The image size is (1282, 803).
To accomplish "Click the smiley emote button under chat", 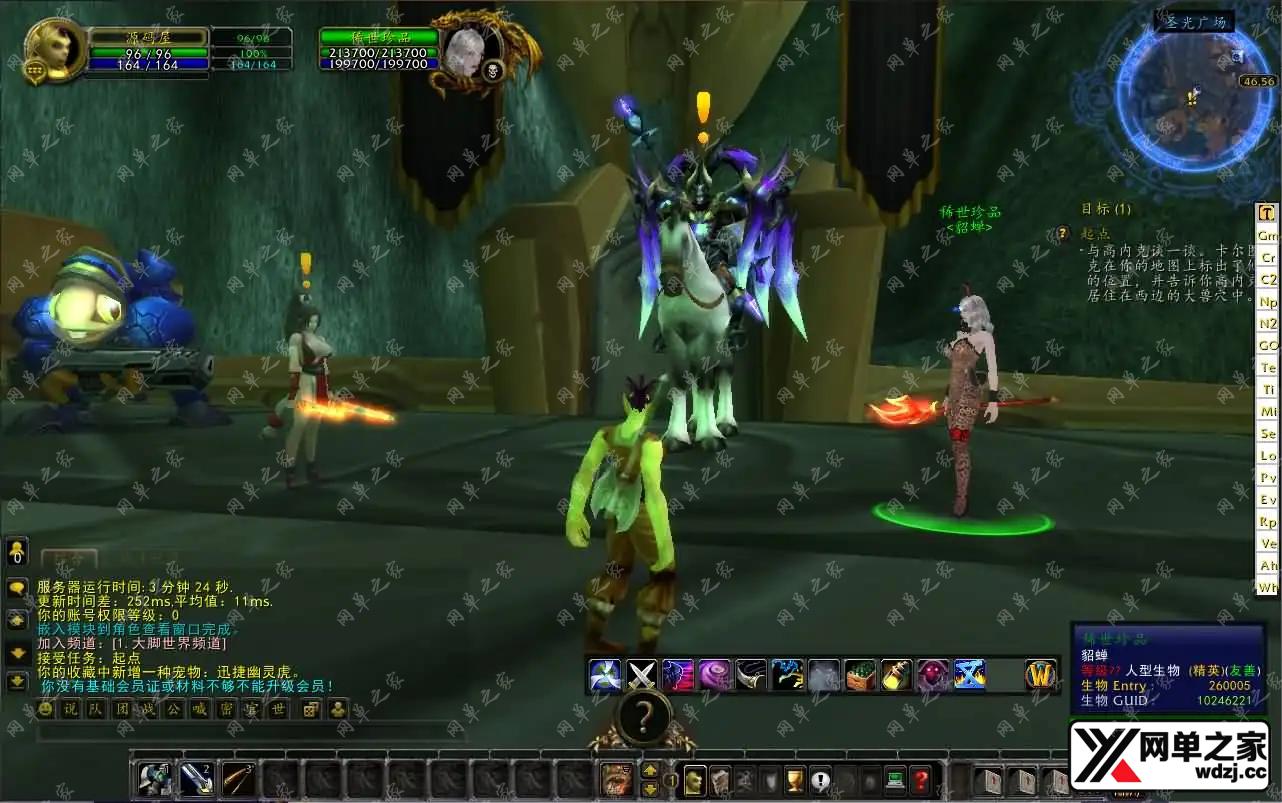I will tap(45, 709).
